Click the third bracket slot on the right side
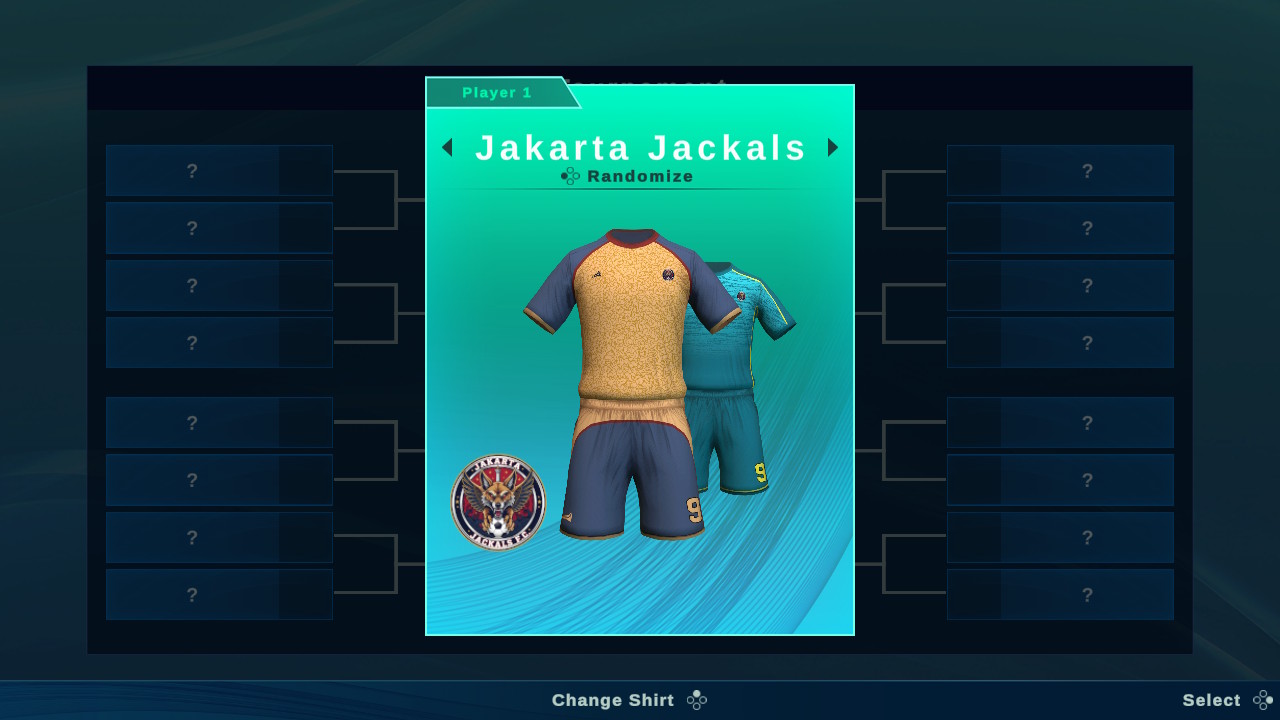The image size is (1280, 720). click(1087, 285)
